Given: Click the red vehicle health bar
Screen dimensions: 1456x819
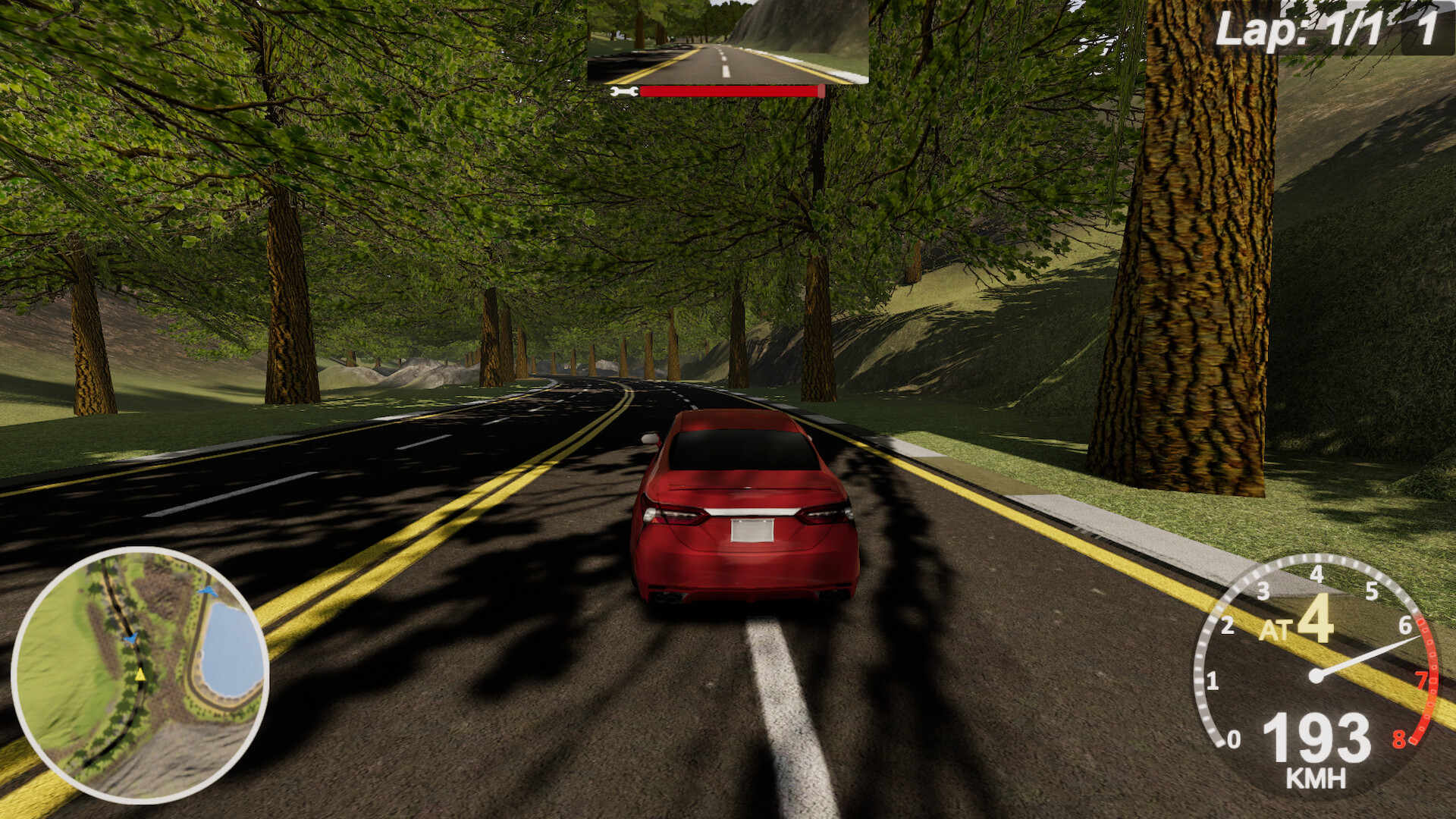Looking at the screenshot, I should click(730, 90).
